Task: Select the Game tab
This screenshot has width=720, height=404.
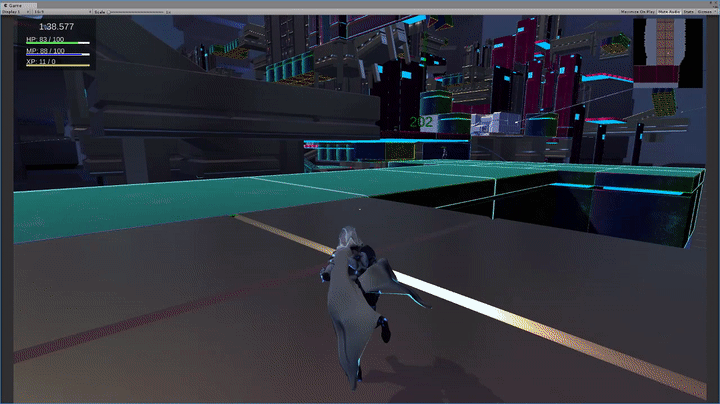Action: (13, 4)
